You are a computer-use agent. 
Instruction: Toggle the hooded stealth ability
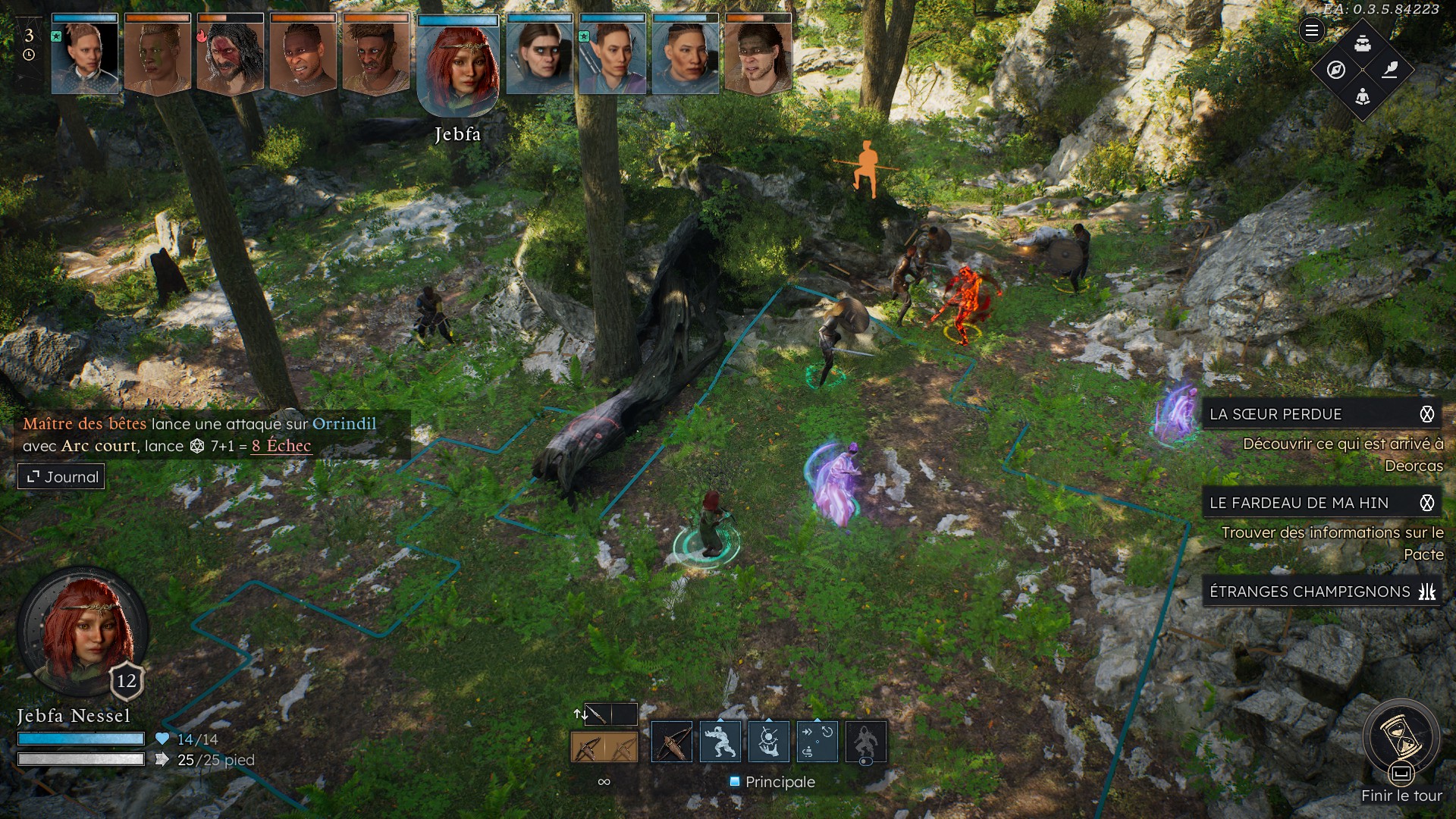click(x=865, y=742)
